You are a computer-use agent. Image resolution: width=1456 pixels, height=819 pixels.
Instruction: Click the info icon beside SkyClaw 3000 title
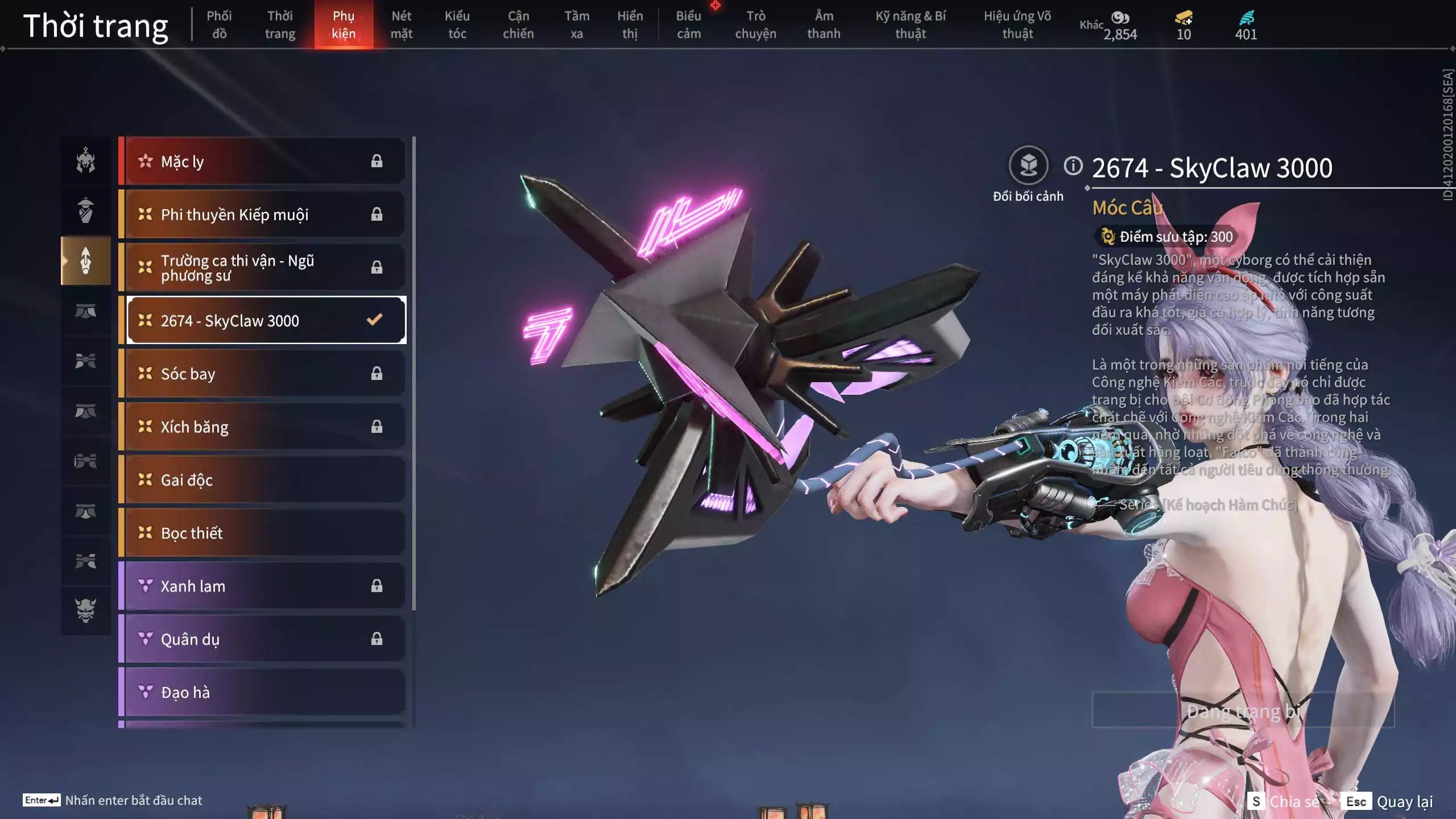point(1073,166)
